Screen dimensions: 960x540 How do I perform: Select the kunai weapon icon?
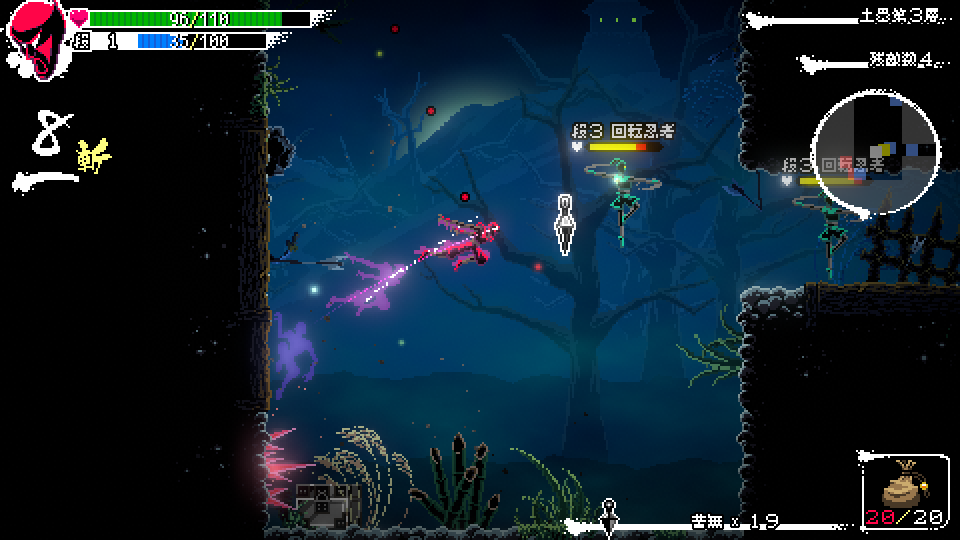coord(608,517)
